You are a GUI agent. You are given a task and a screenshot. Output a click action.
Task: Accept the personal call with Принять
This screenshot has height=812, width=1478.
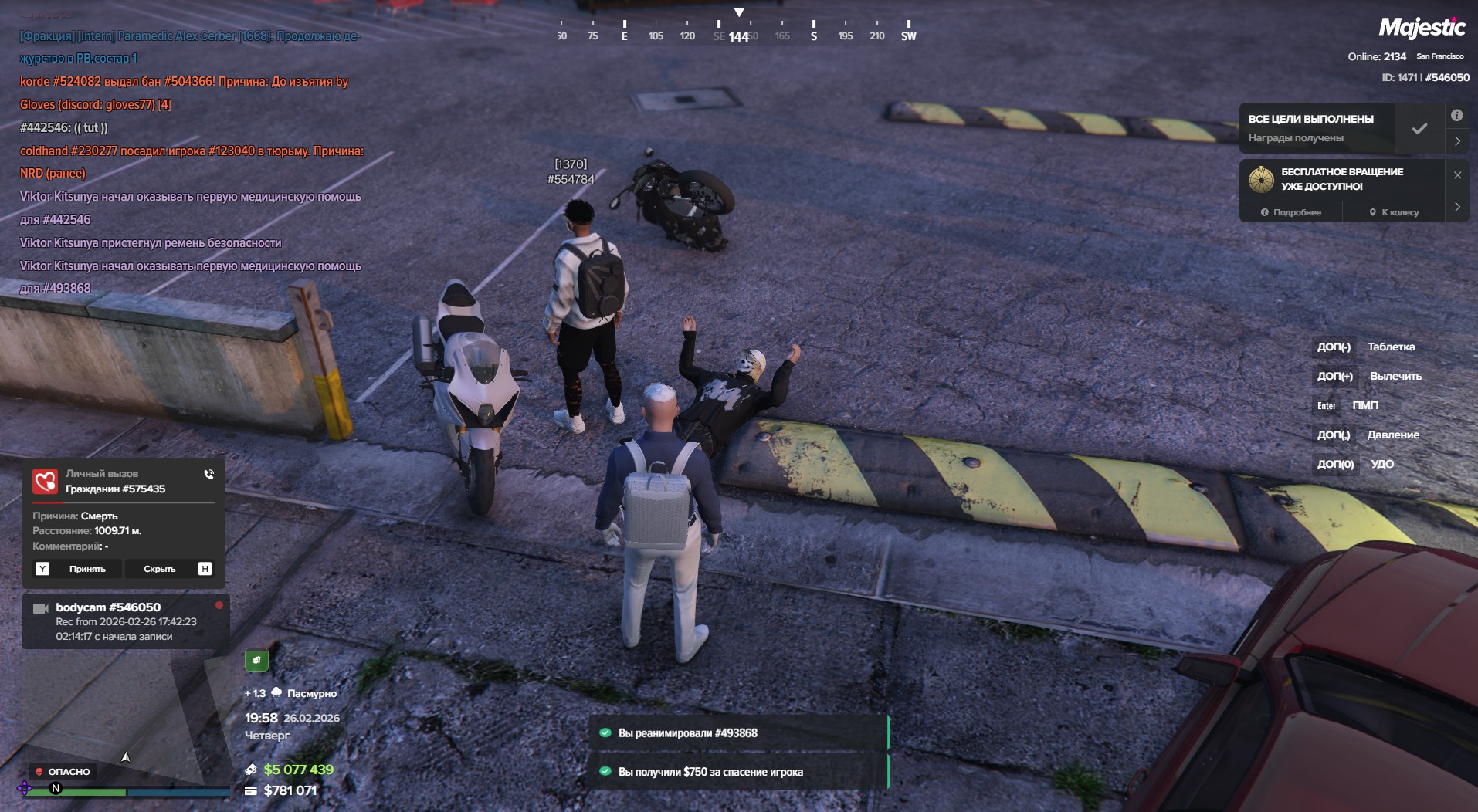click(x=87, y=569)
